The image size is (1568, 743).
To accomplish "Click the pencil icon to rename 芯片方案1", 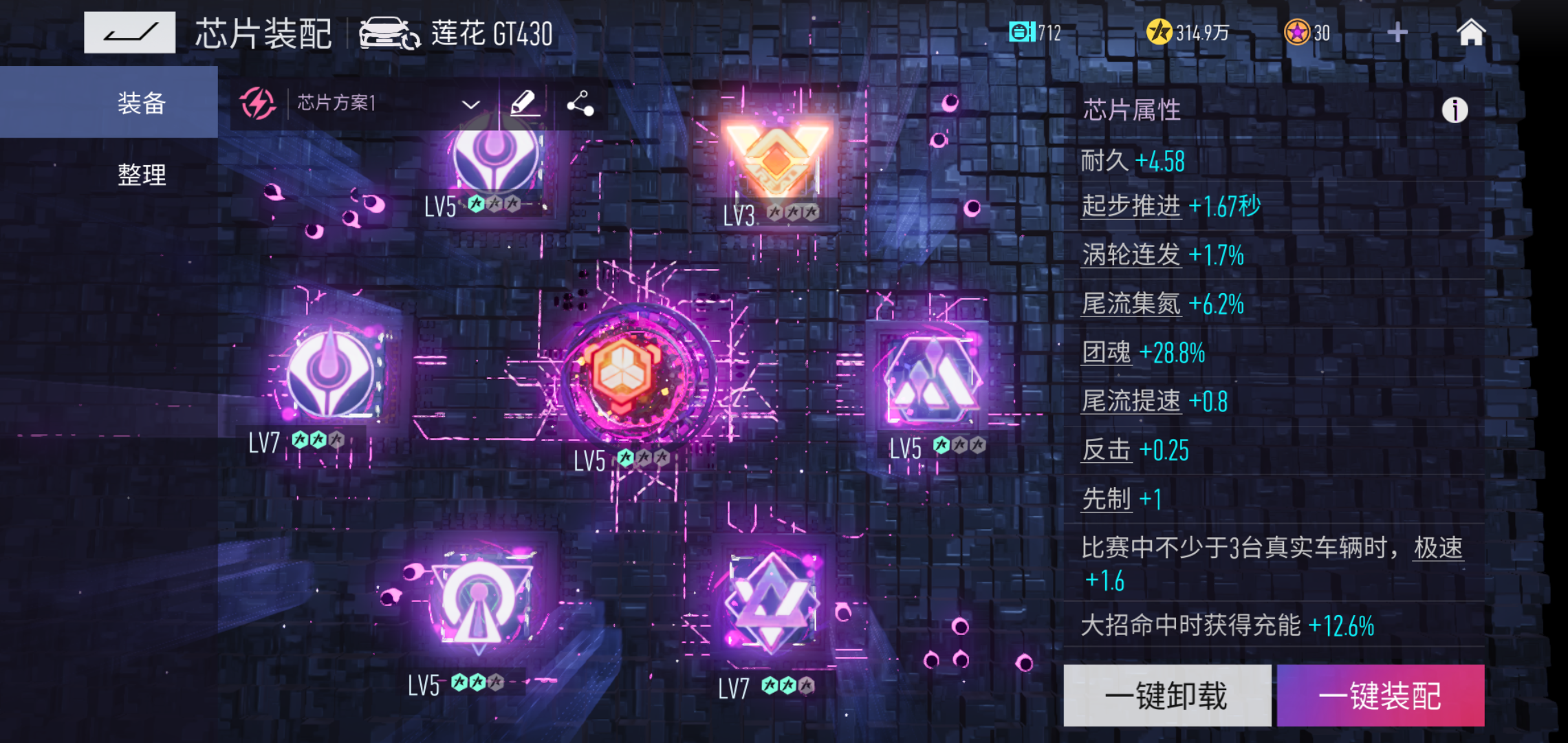I will tap(523, 104).
